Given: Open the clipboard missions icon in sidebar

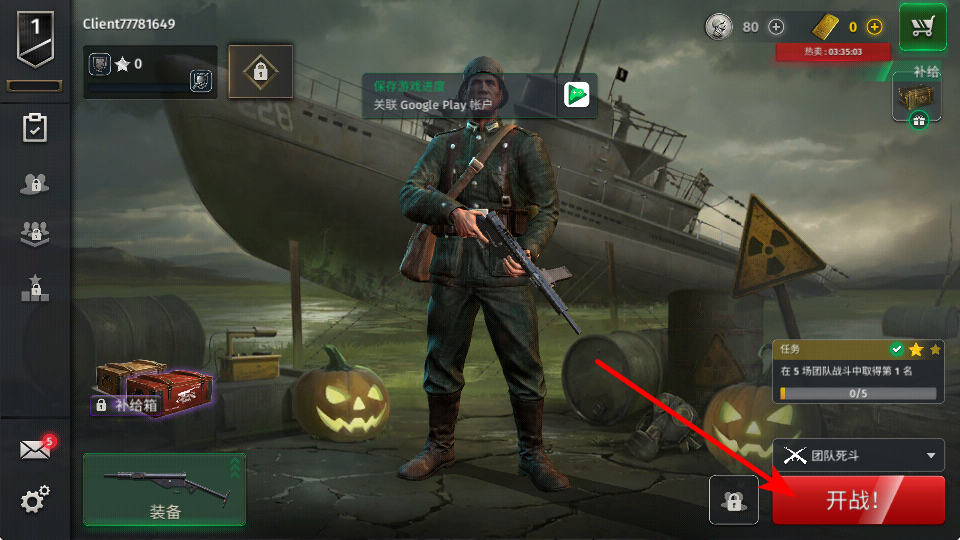Looking at the screenshot, I should (35, 128).
